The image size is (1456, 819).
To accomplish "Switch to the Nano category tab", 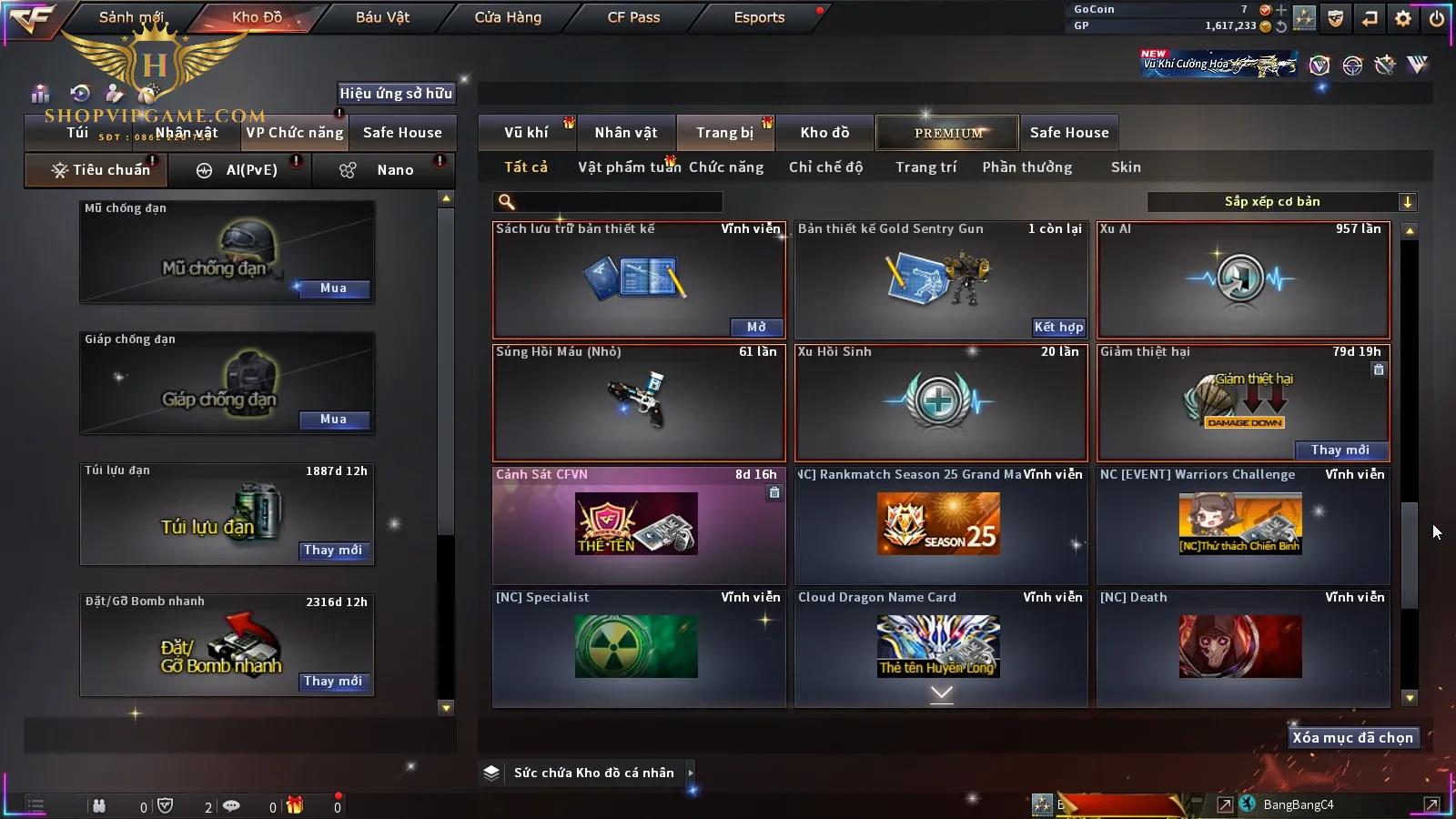I will pos(395,170).
